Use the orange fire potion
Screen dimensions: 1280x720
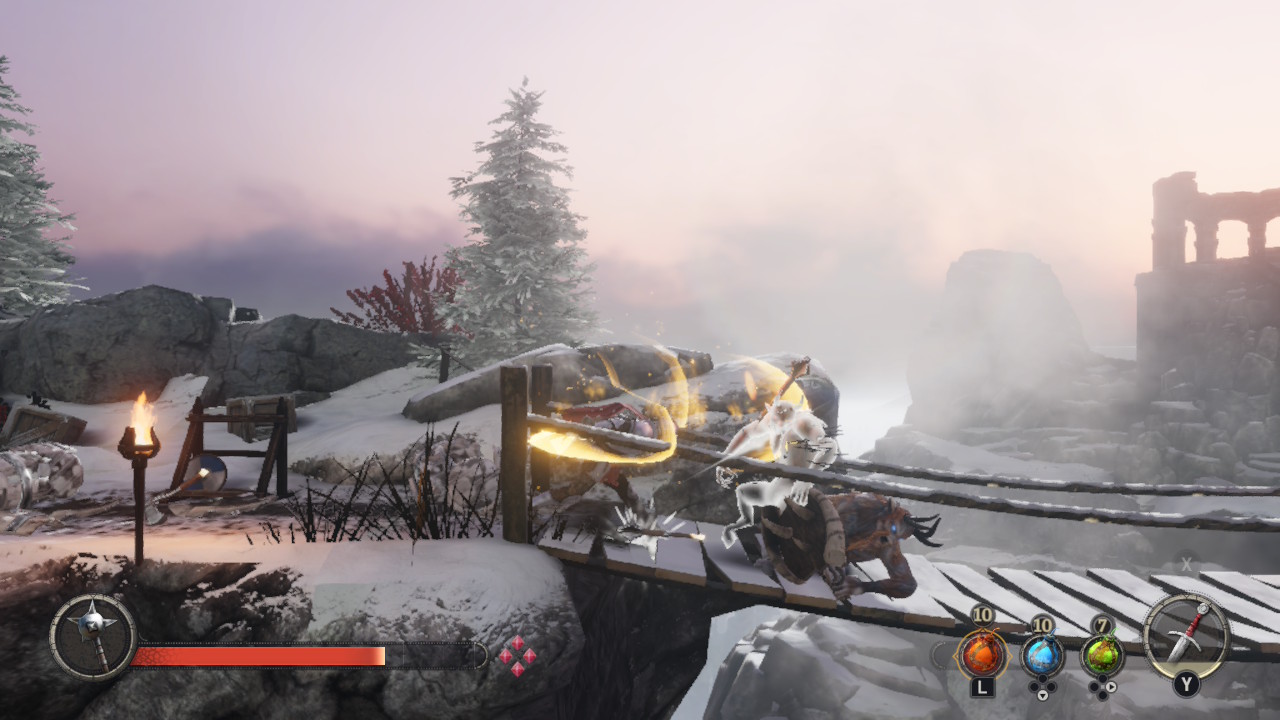(982, 655)
